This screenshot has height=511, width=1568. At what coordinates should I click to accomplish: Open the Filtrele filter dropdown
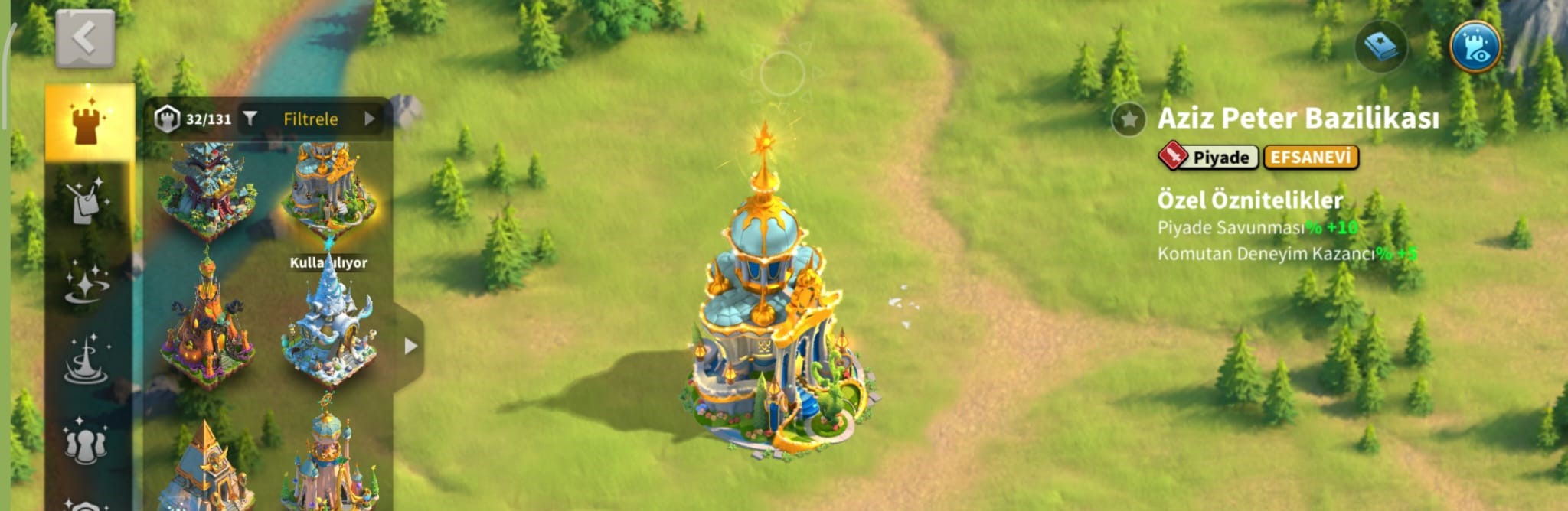tap(310, 119)
